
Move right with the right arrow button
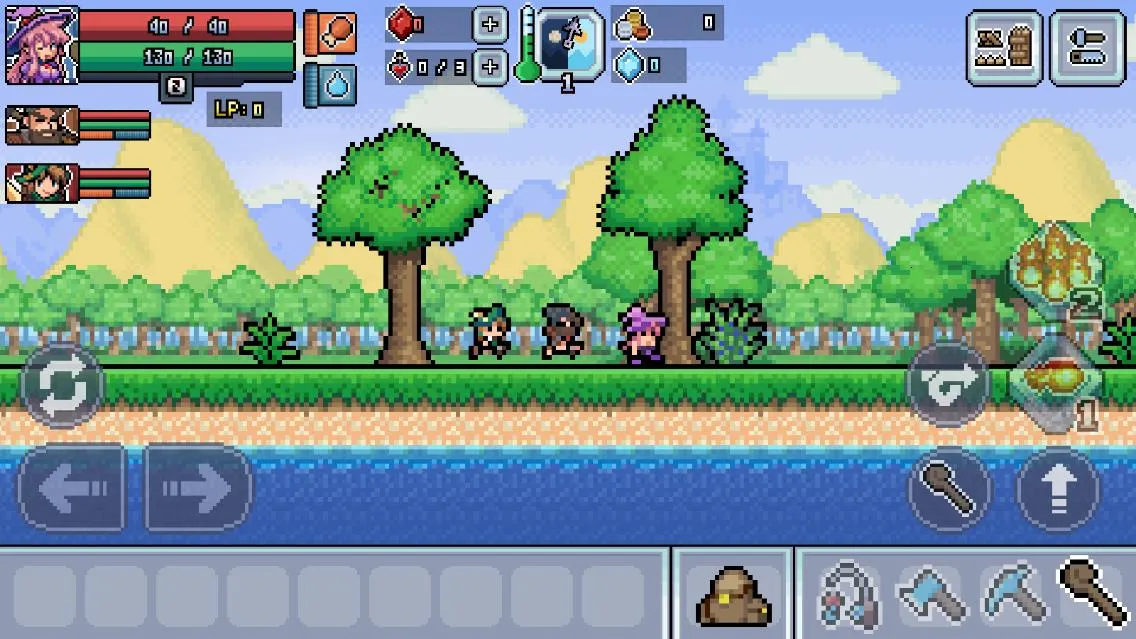click(x=198, y=488)
